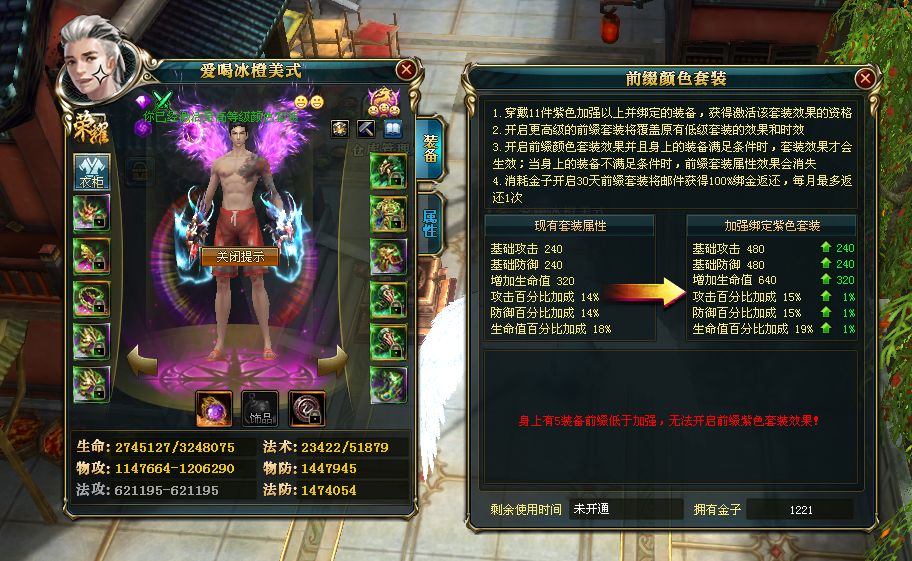Select the purple orb item slot
This screenshot has height=561, width=912.
pyautogui.click(x=214, y=407)
